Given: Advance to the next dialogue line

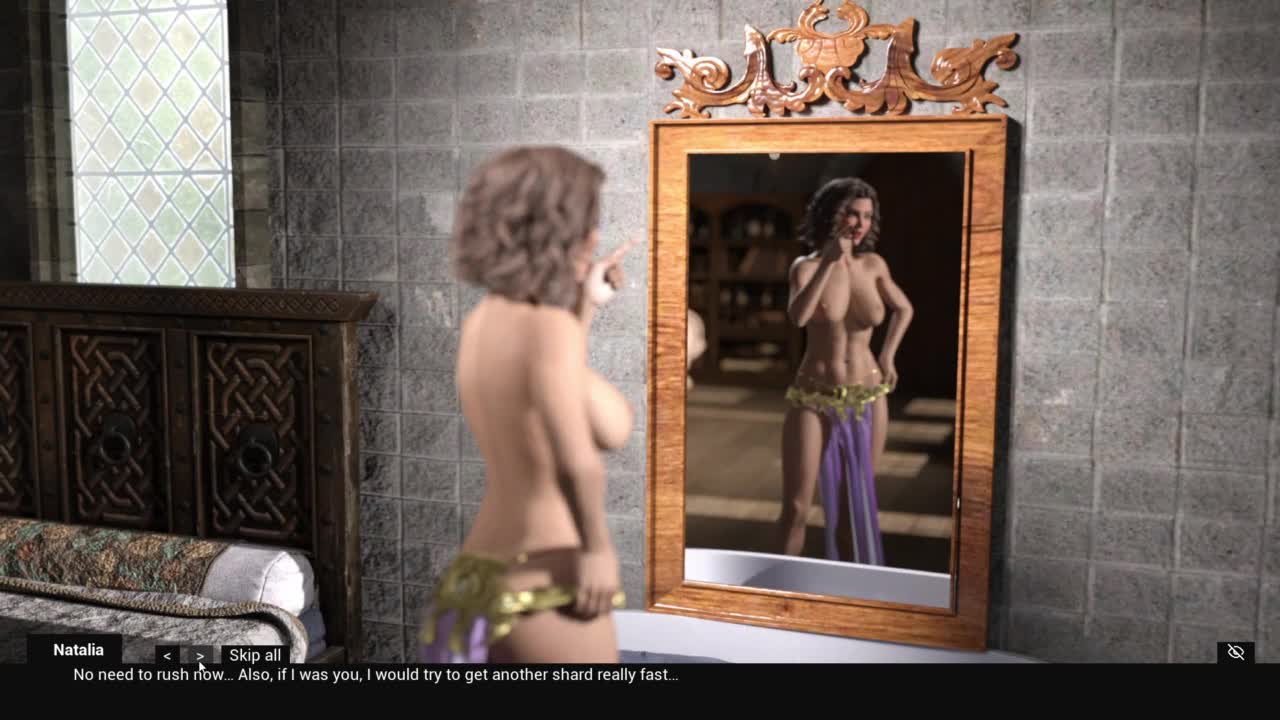Looking at the screenshot, I should [x=200, y=656].
